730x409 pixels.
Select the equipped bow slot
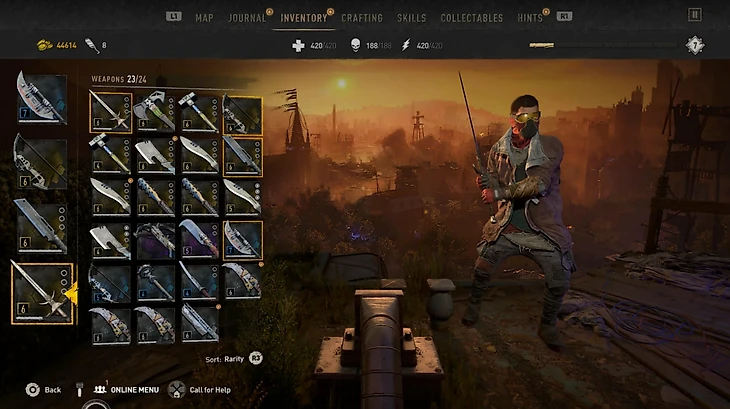click(41, 161)
